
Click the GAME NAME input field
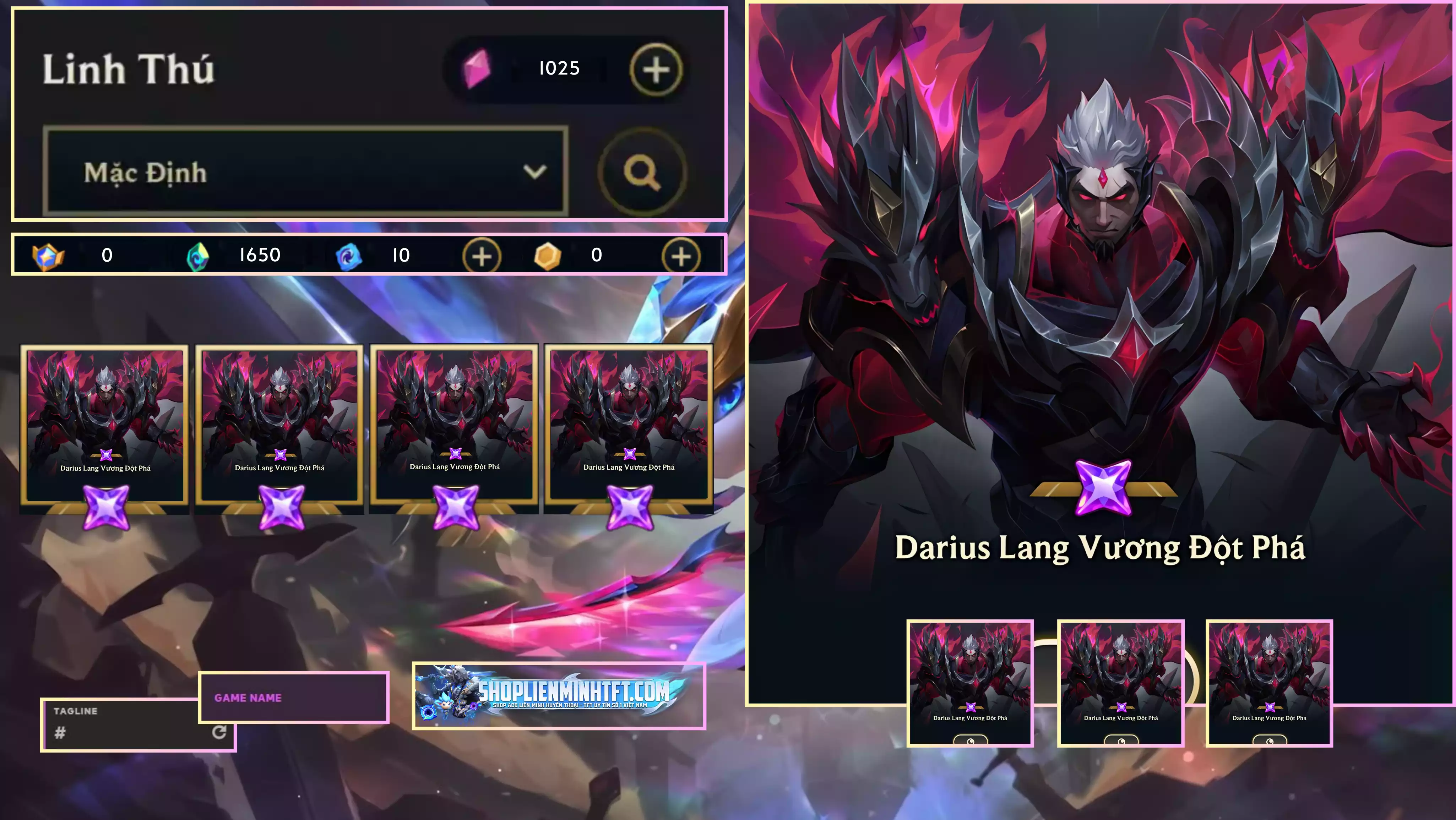coord(292,697)
